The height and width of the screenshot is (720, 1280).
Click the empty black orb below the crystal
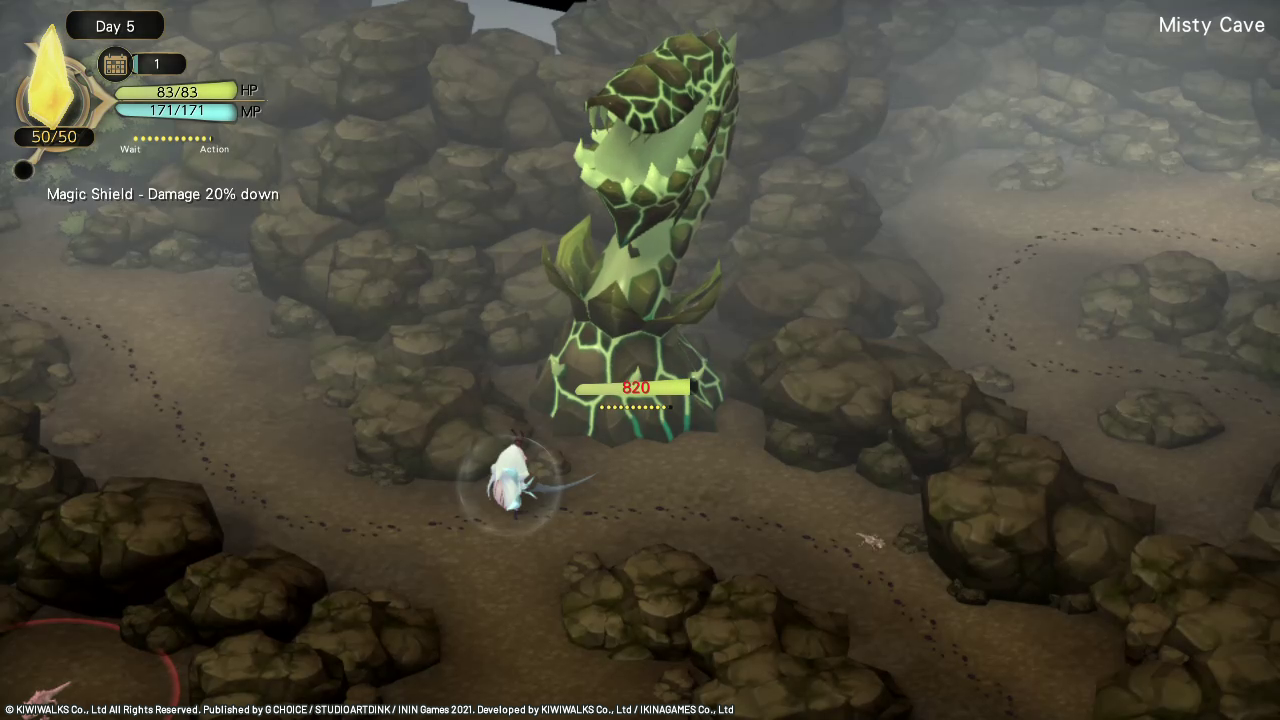24,170
